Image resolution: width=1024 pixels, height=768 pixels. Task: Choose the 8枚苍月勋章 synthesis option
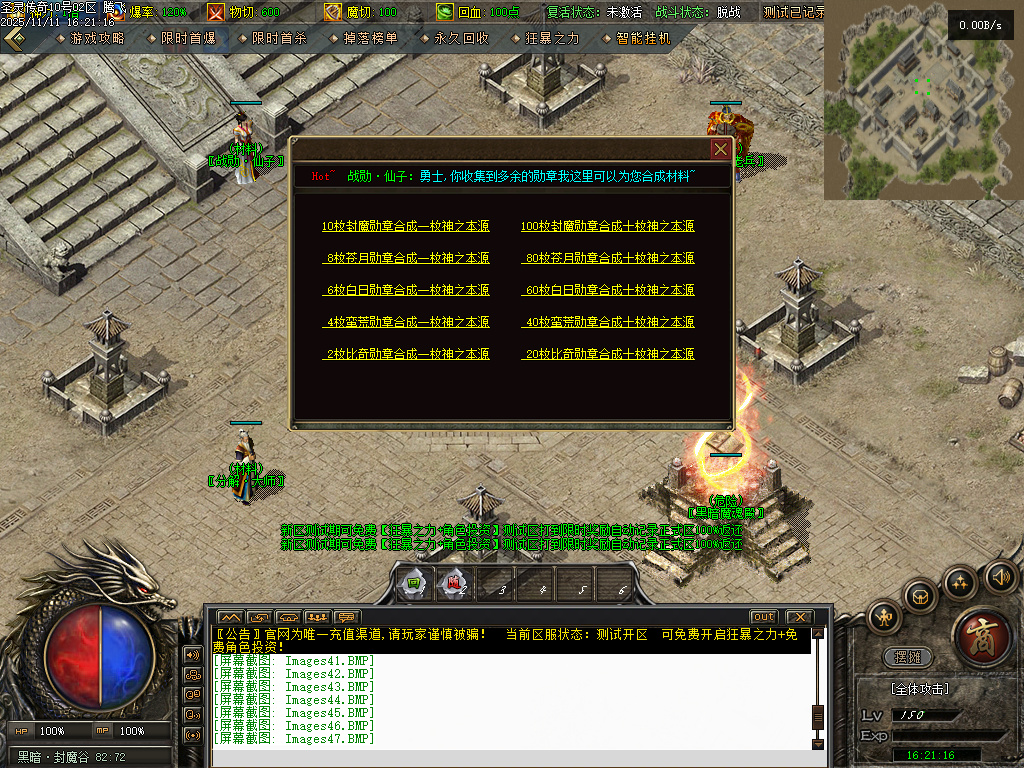pos(407,259)
